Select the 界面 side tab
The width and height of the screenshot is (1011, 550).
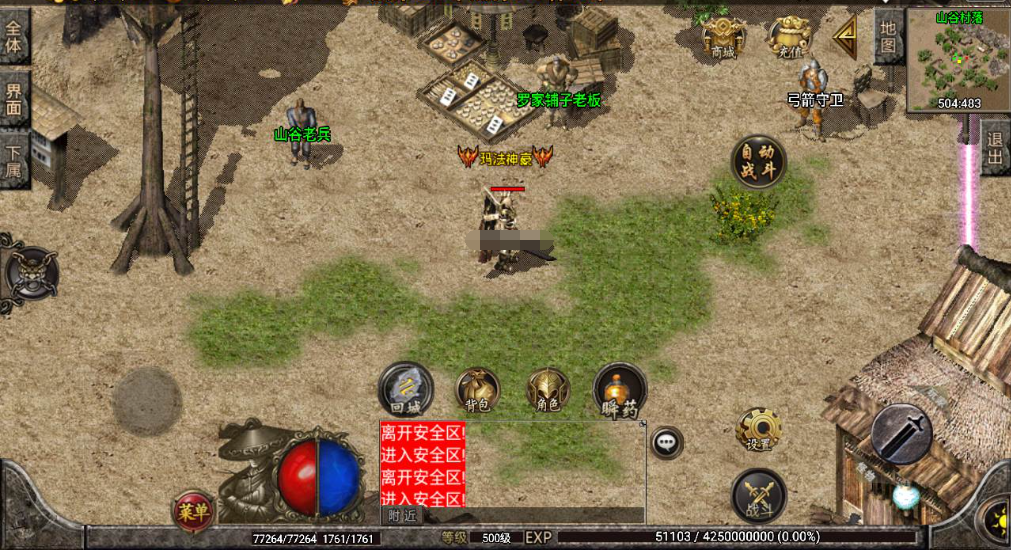click(14, 98)
